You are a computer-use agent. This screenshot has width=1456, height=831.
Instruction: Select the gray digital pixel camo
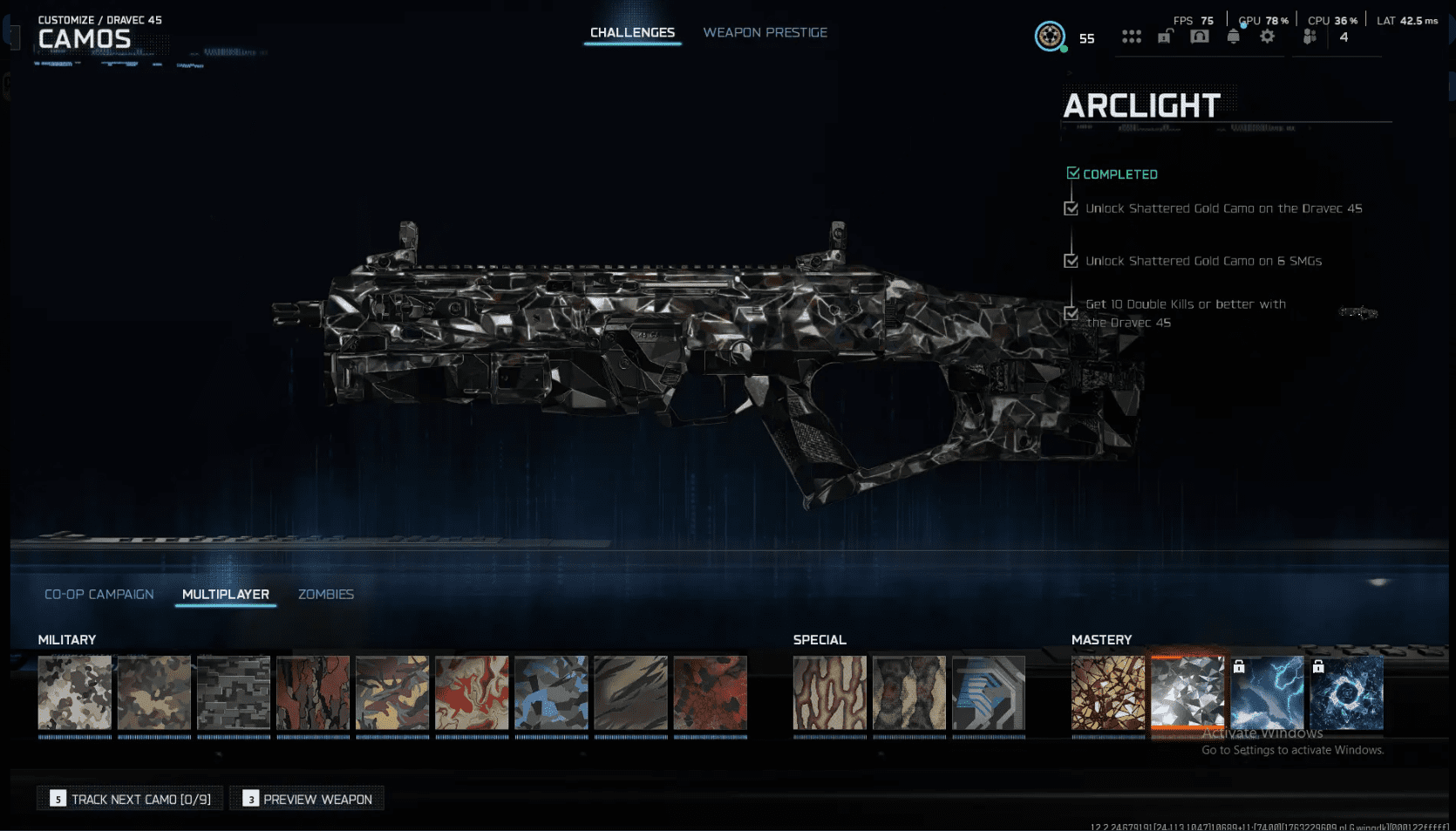[234, 693]
